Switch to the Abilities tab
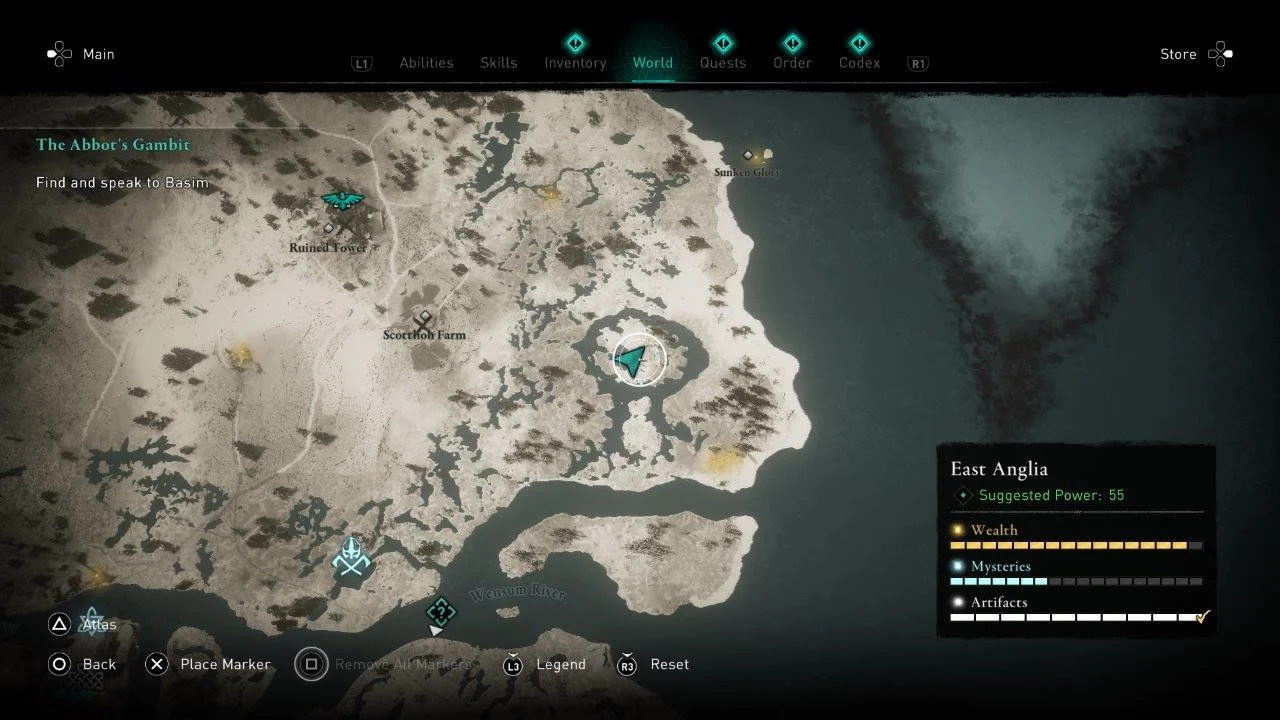The image size is (1280, 720). click(x=426, y=63)
